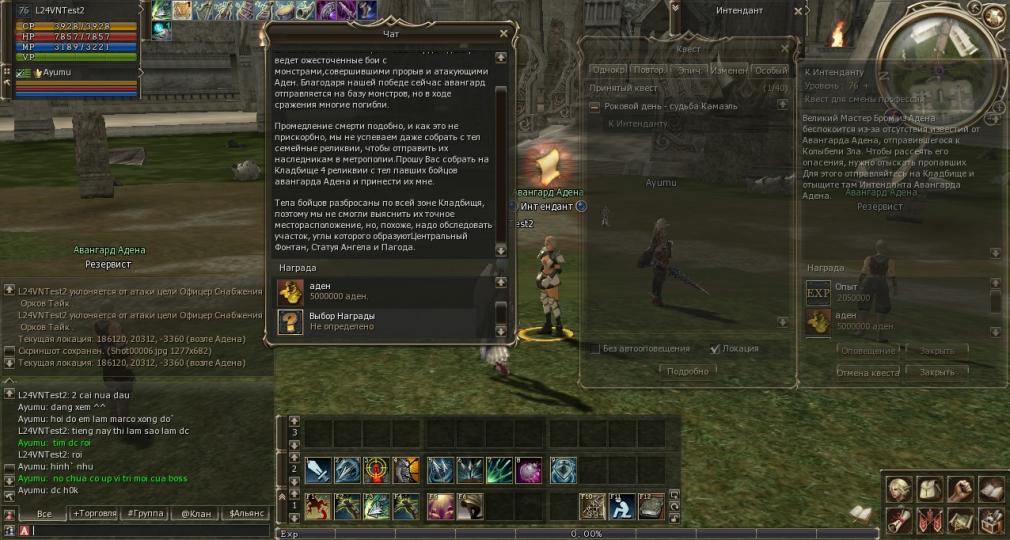This screenshot has width=1010, height=540.
Task: Switch to the Одиночные quest tab
Action: [x=608, y=70]
